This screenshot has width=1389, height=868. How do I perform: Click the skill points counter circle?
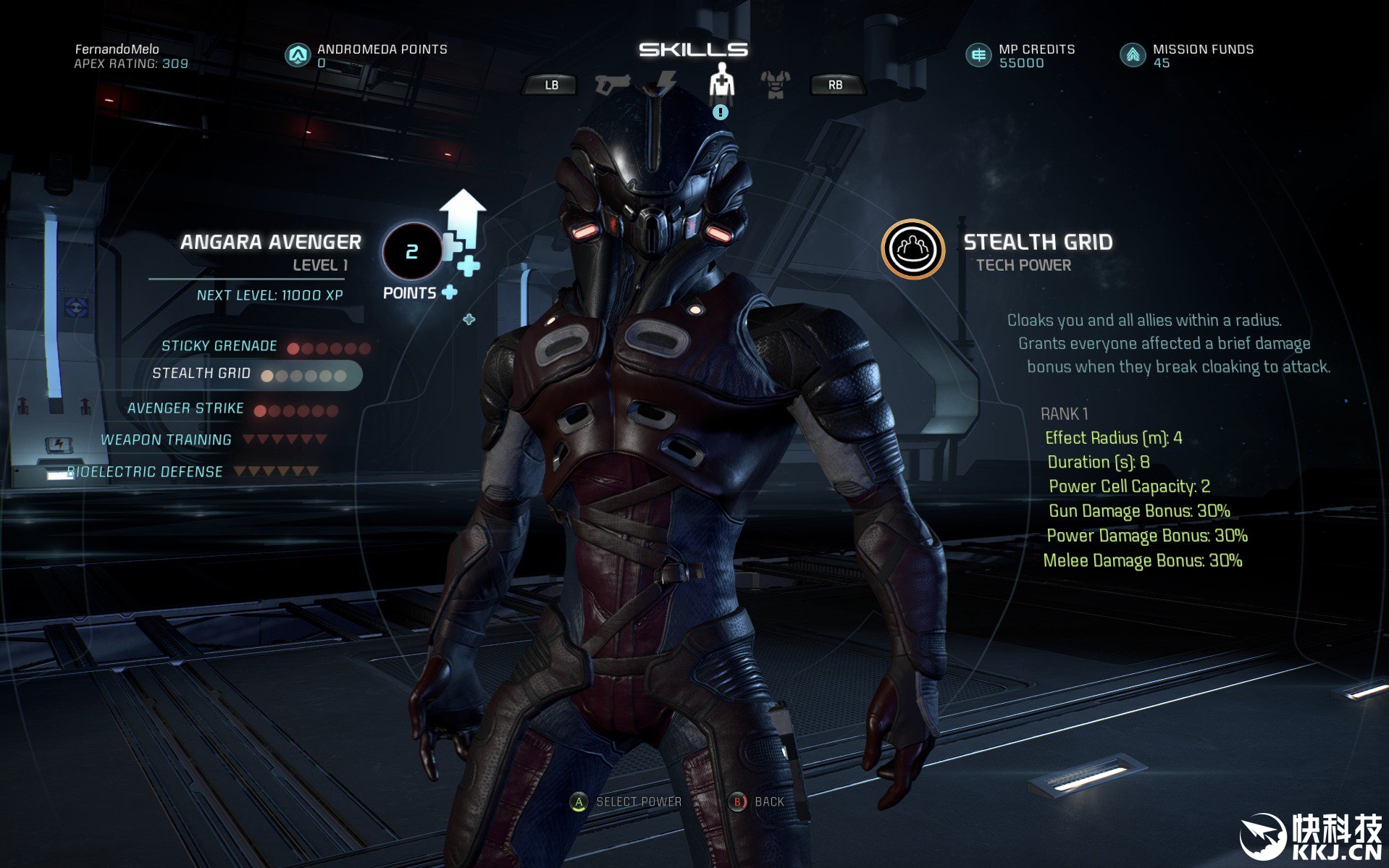point(411,251)
